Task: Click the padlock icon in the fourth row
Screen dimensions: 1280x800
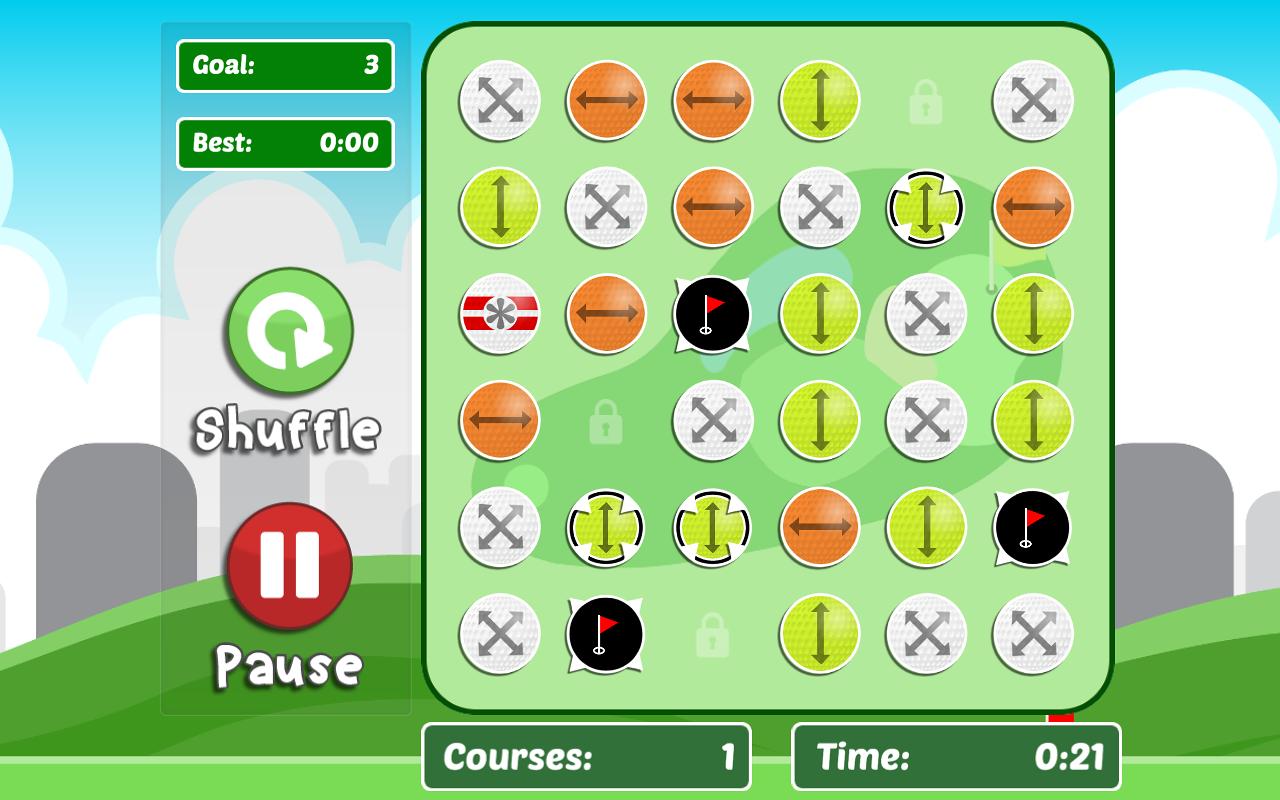Action: pyautogui.click(x=605, y=420)
